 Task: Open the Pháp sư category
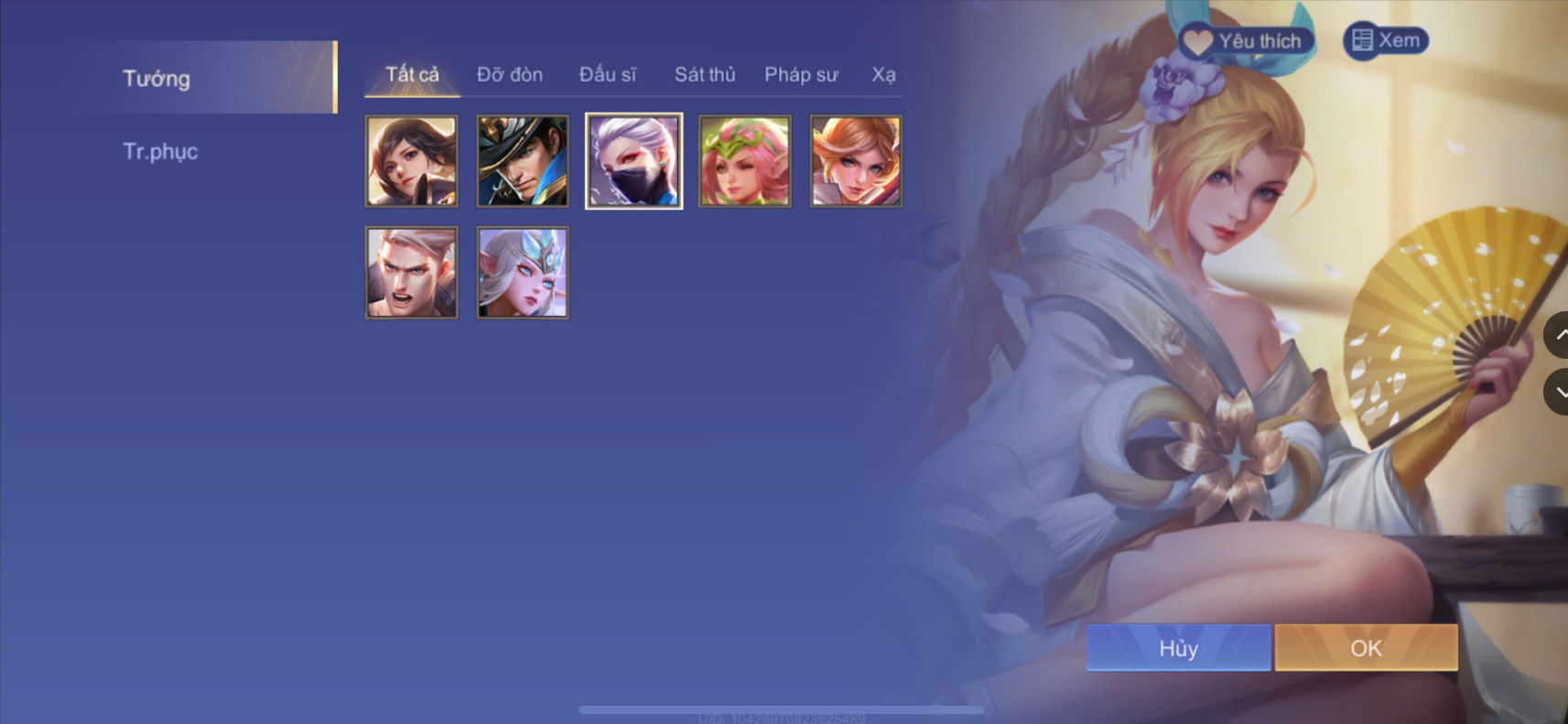tap(802, 76)
